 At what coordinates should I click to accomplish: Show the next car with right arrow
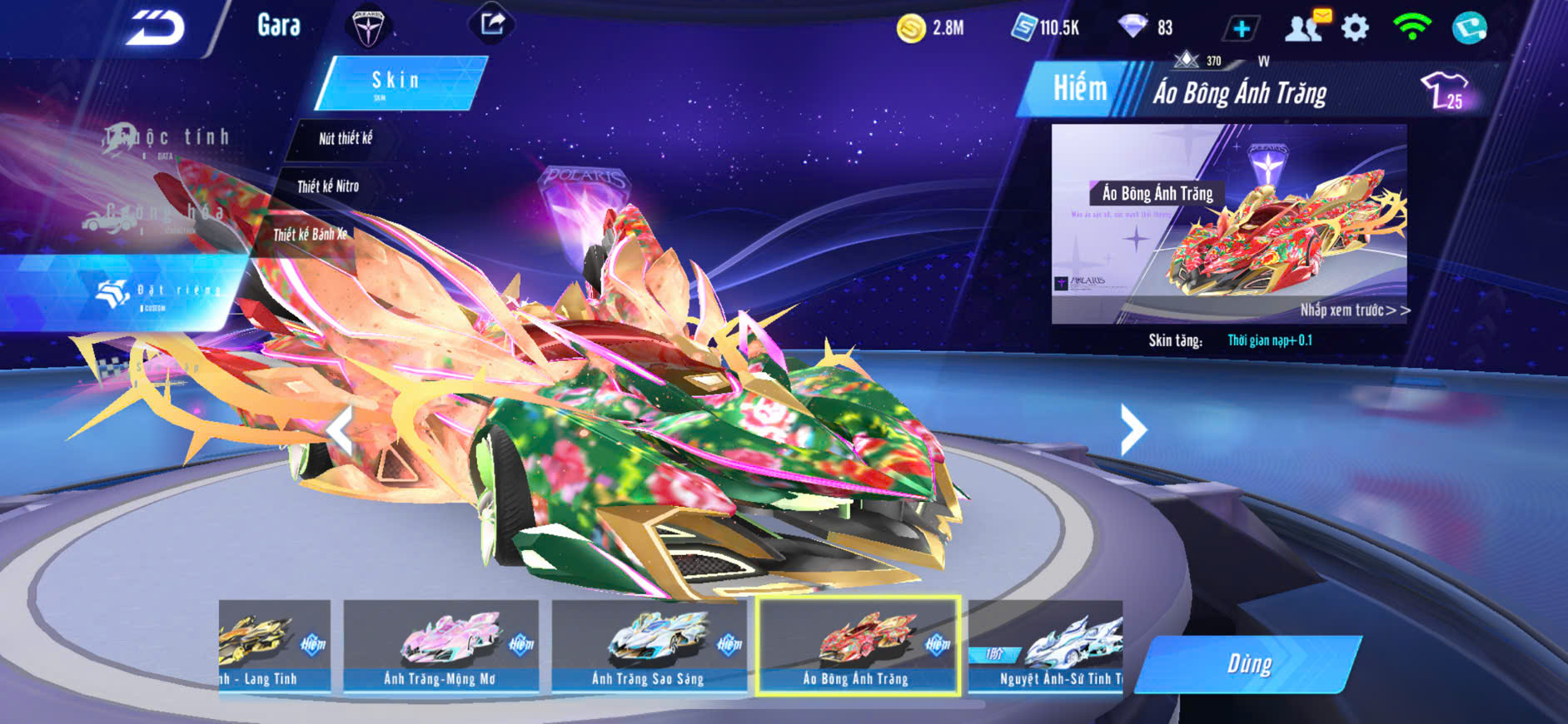pos(1132,429)
